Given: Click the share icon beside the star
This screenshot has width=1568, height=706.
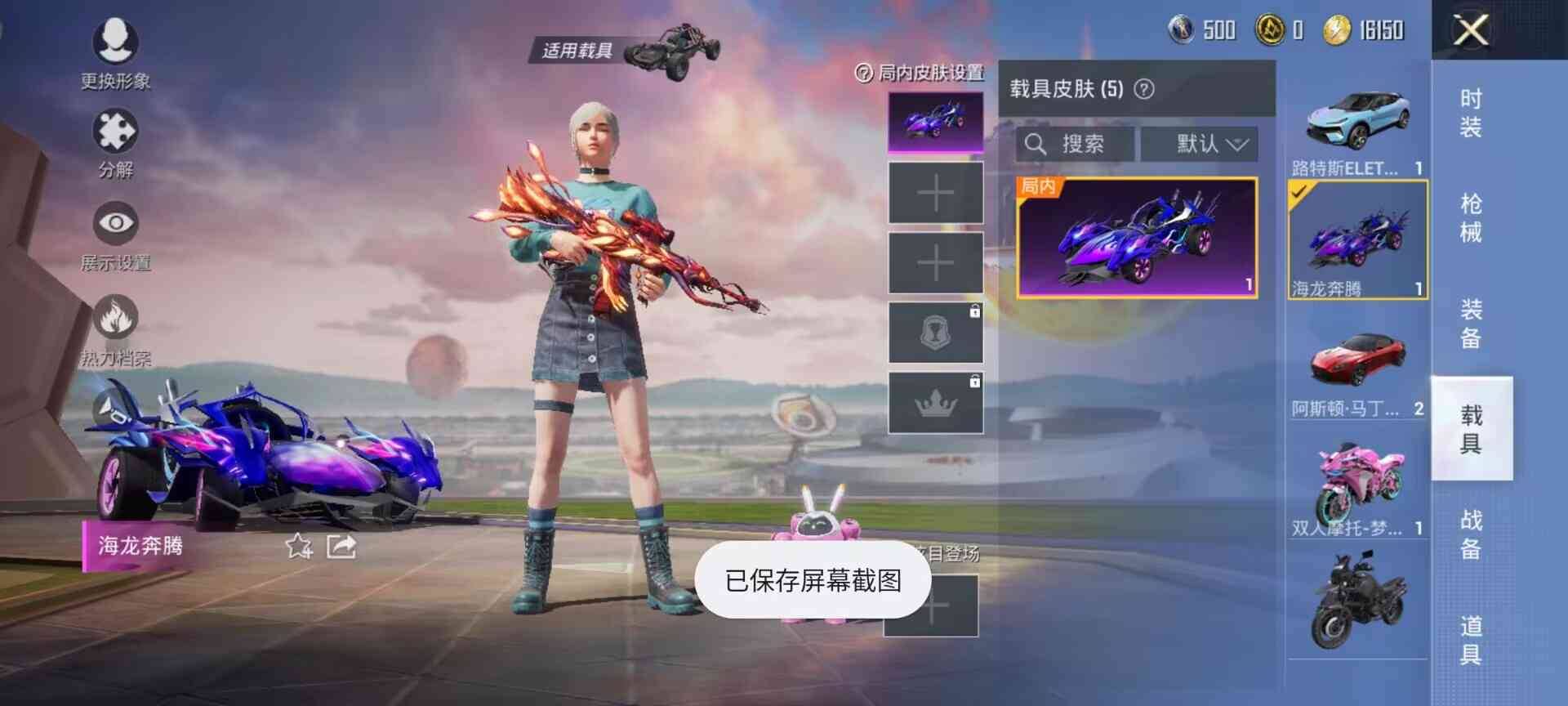Looking at the screenshot, I should click(x=343, y=546).
